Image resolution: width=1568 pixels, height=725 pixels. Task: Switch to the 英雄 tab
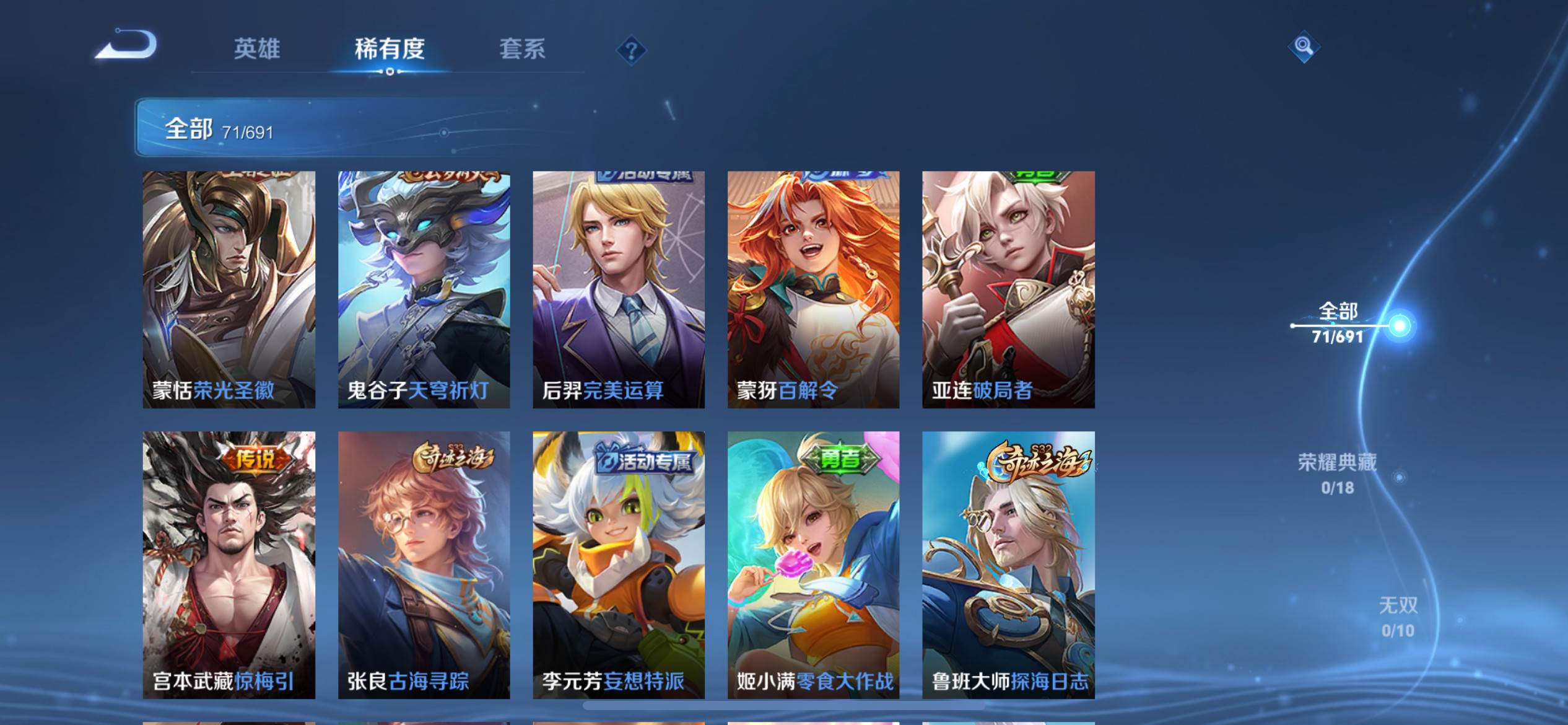click(257, 49)
